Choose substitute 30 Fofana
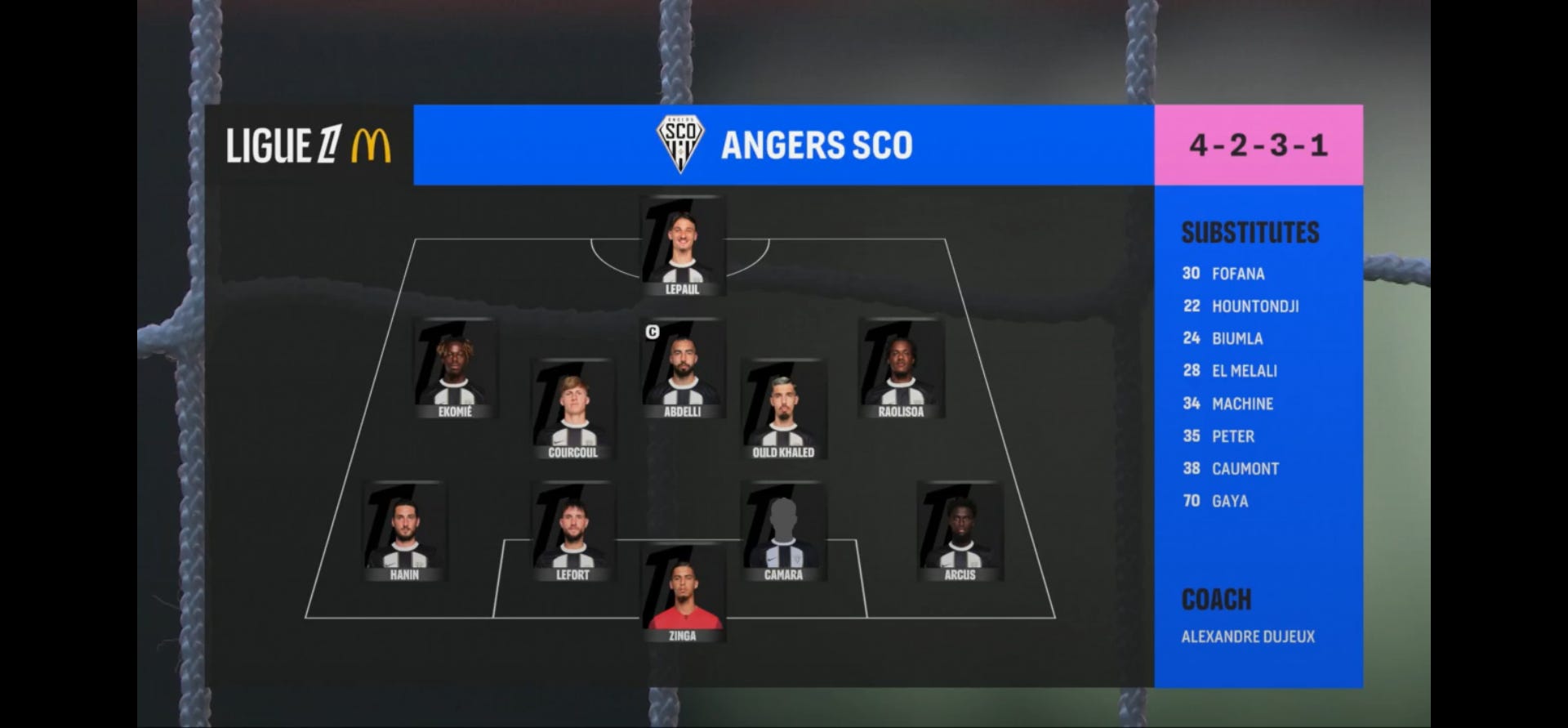 [x=1224, y=274]
